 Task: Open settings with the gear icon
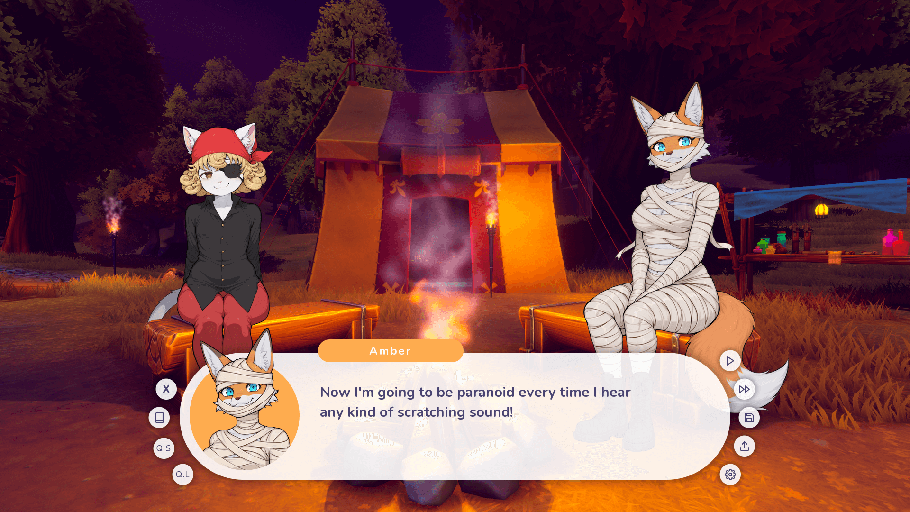point(731,474)
